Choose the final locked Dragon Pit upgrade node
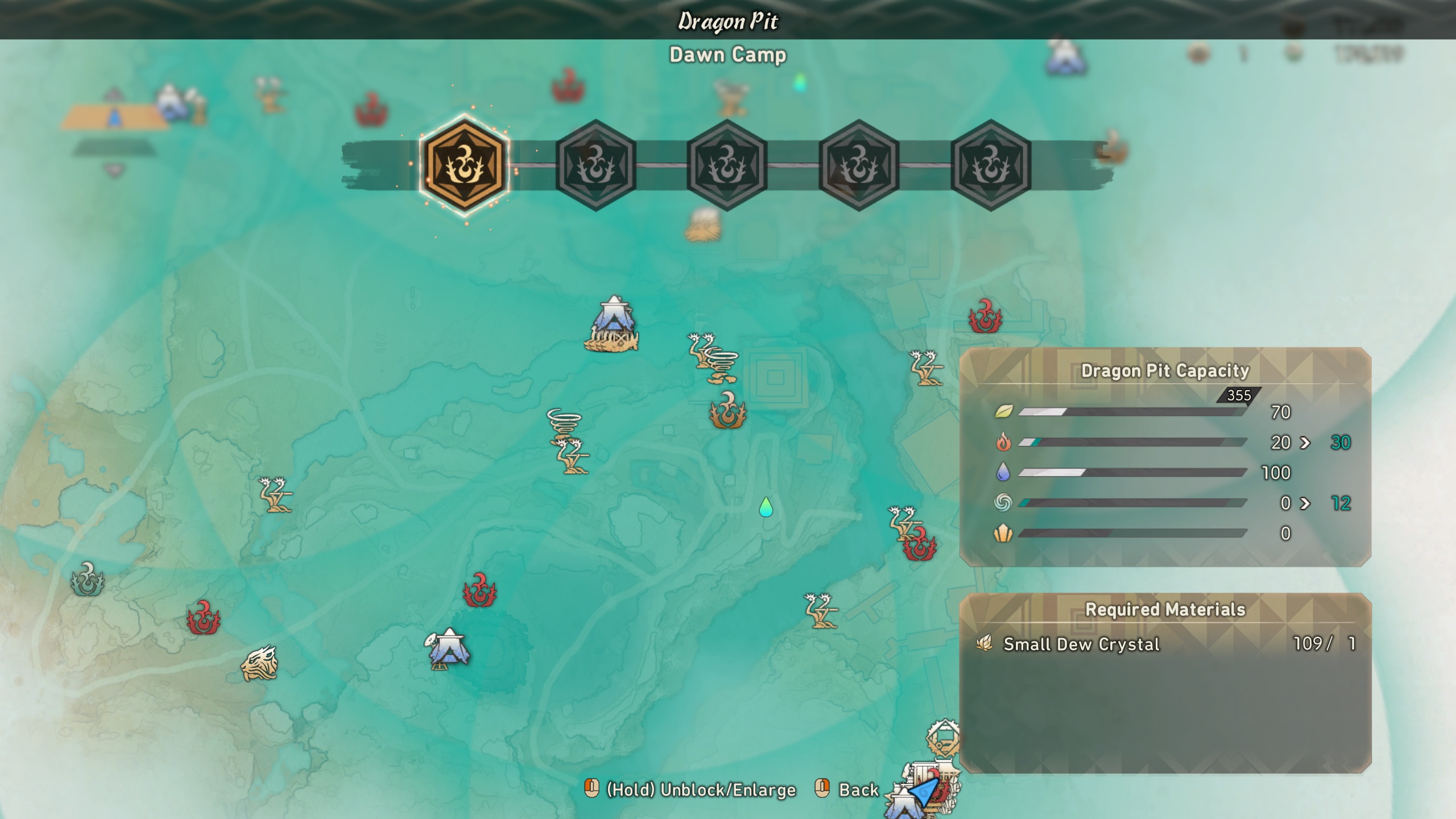The image size is (1456, 819). point(990,165)
